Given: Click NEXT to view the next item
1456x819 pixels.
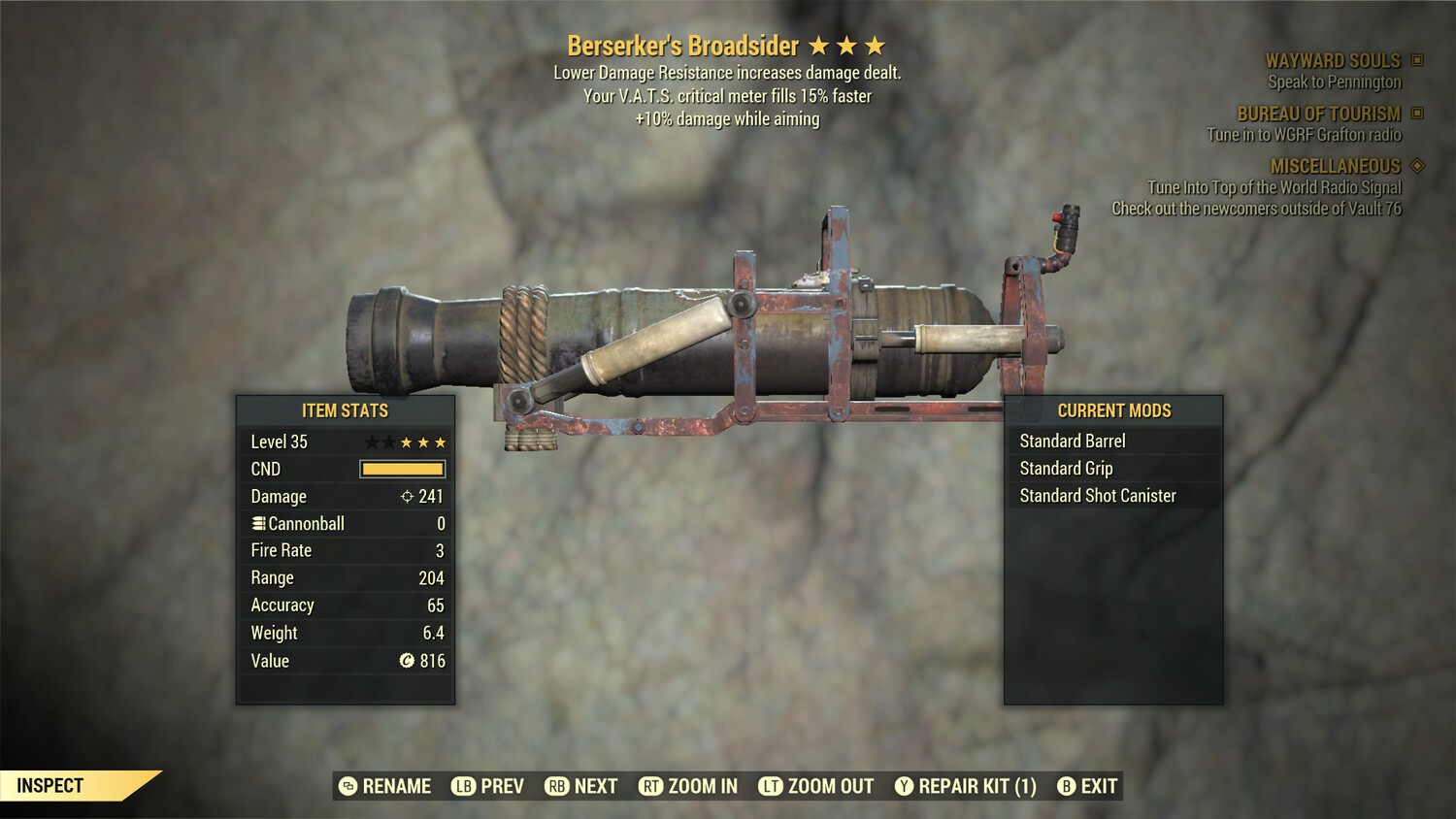Looking at the screenshot, I should pos(581,786).
